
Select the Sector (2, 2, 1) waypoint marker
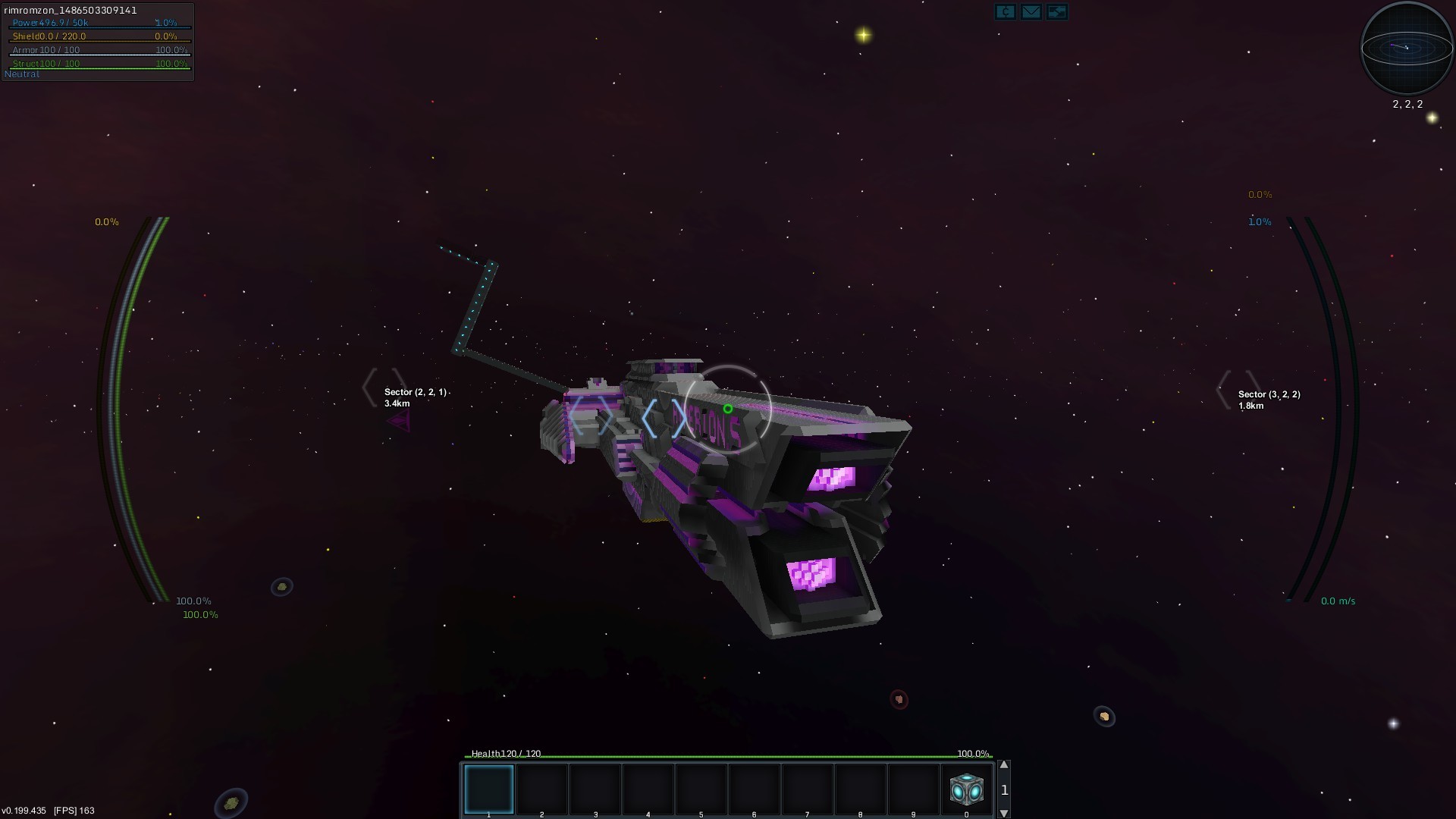[x=384, y=388]
